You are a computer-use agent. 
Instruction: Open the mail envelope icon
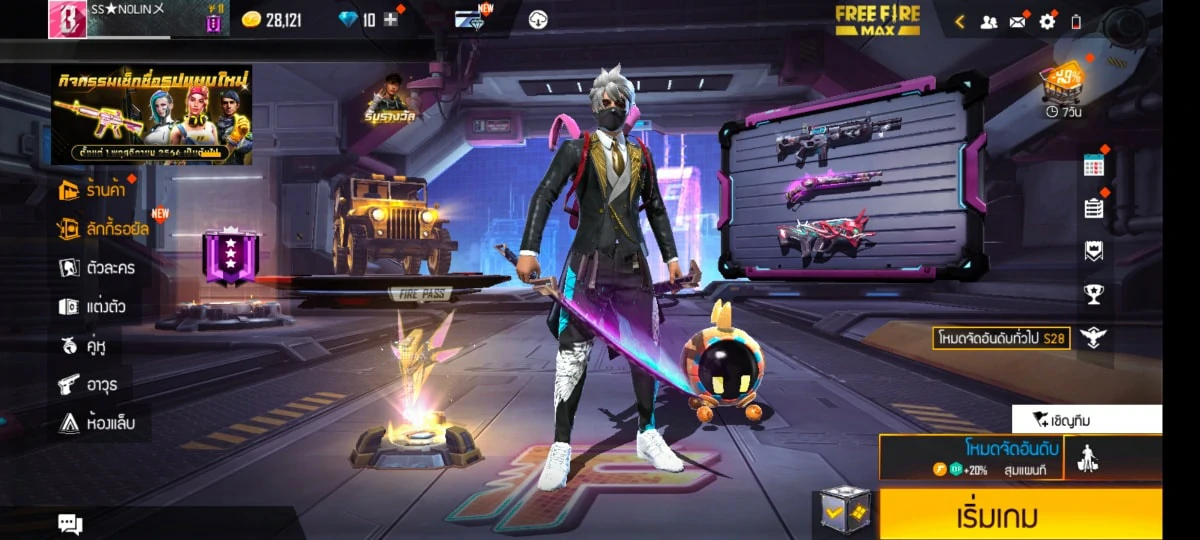tap(1018, 21)
